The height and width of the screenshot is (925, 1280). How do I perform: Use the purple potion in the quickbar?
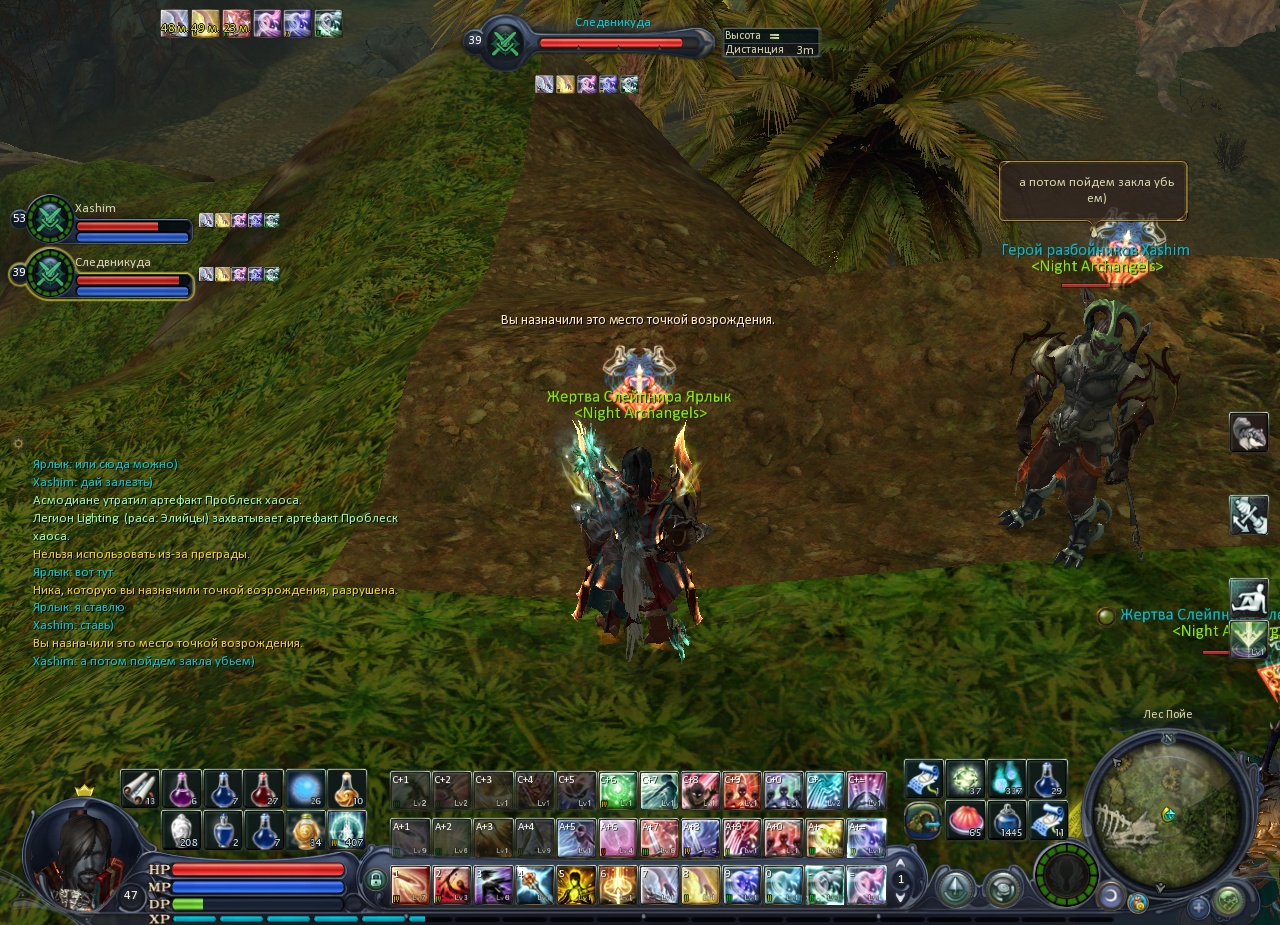181,789
